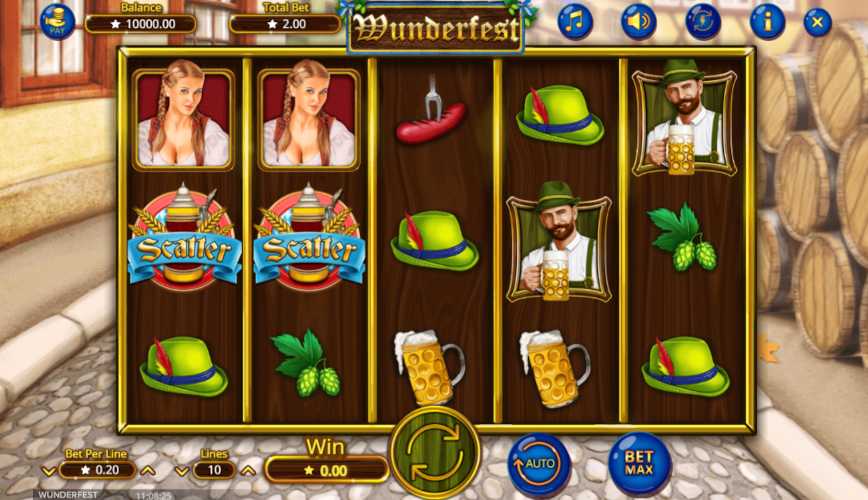Enable AUTO spin mode
Viewport: 868px width, 500px height.
pos(539,465)
